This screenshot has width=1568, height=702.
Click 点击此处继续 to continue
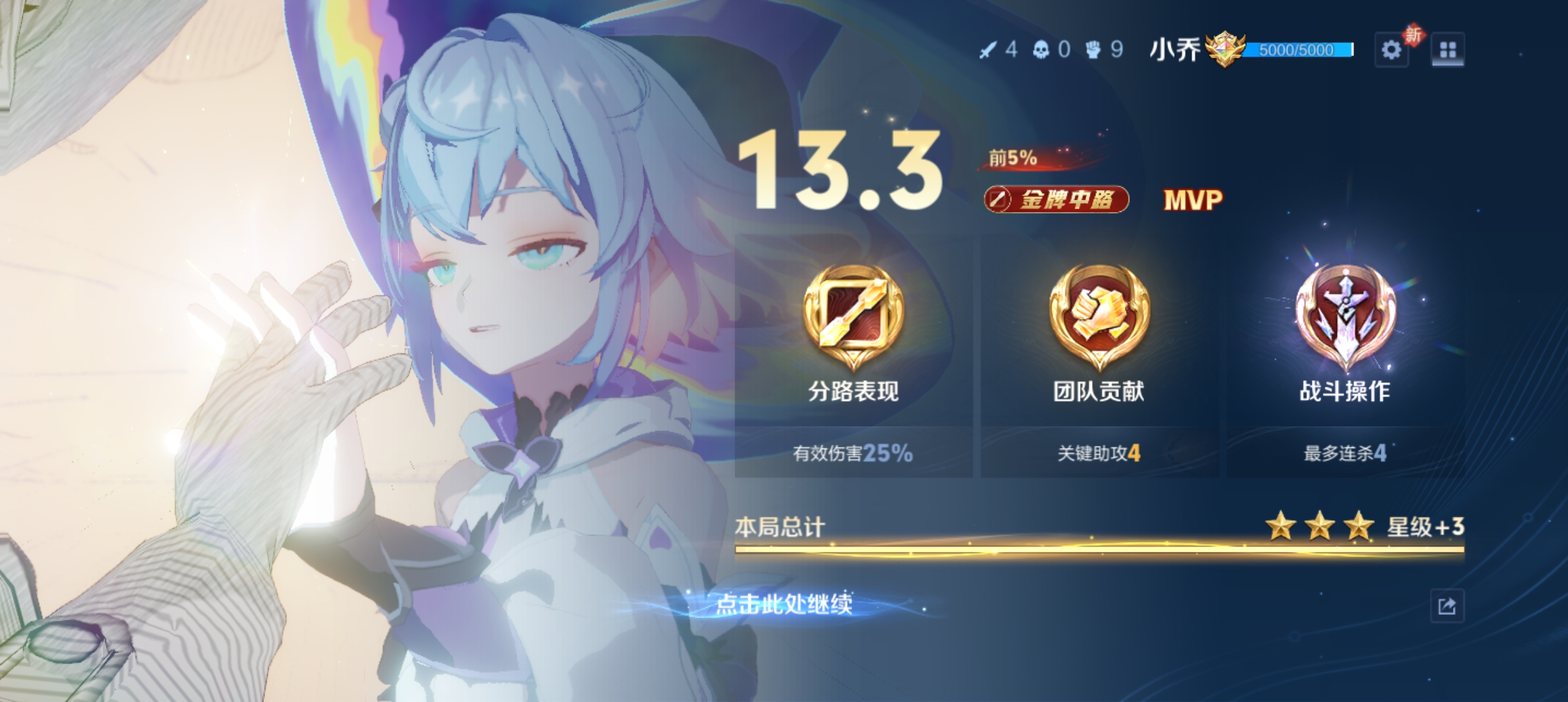(784, 604)
